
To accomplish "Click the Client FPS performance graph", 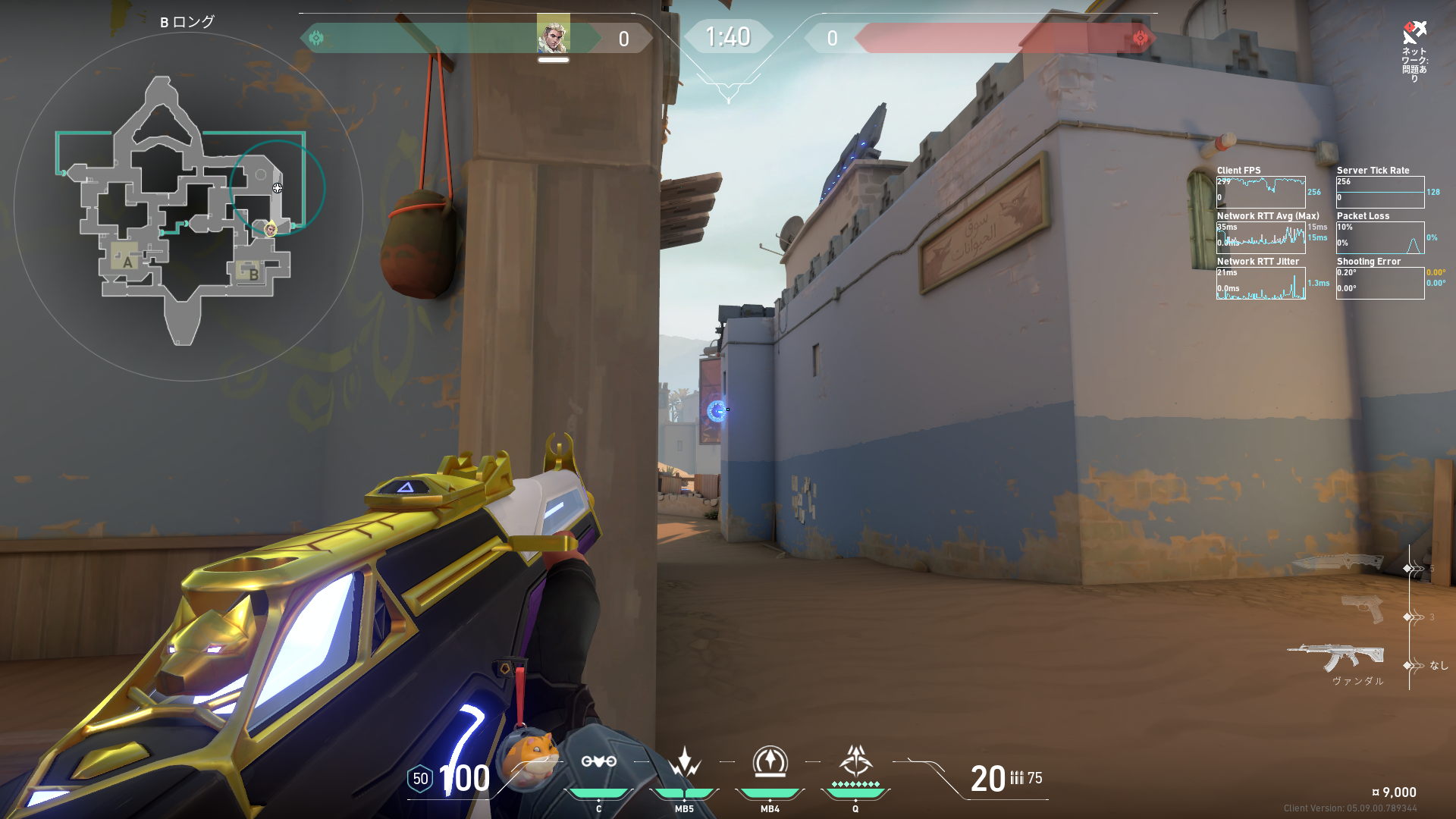I will 1260,193.
